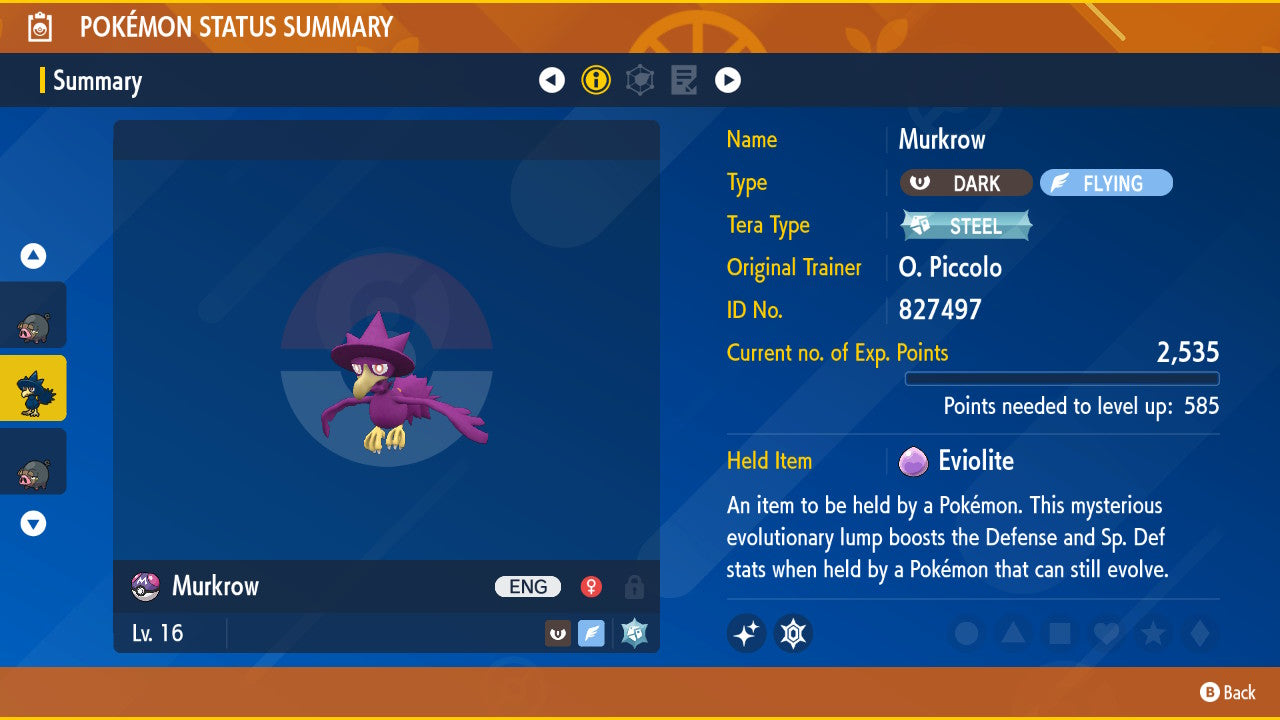The image size is (1280, 720).
Task: Toggle the circle marking
Action: [966, 633]
